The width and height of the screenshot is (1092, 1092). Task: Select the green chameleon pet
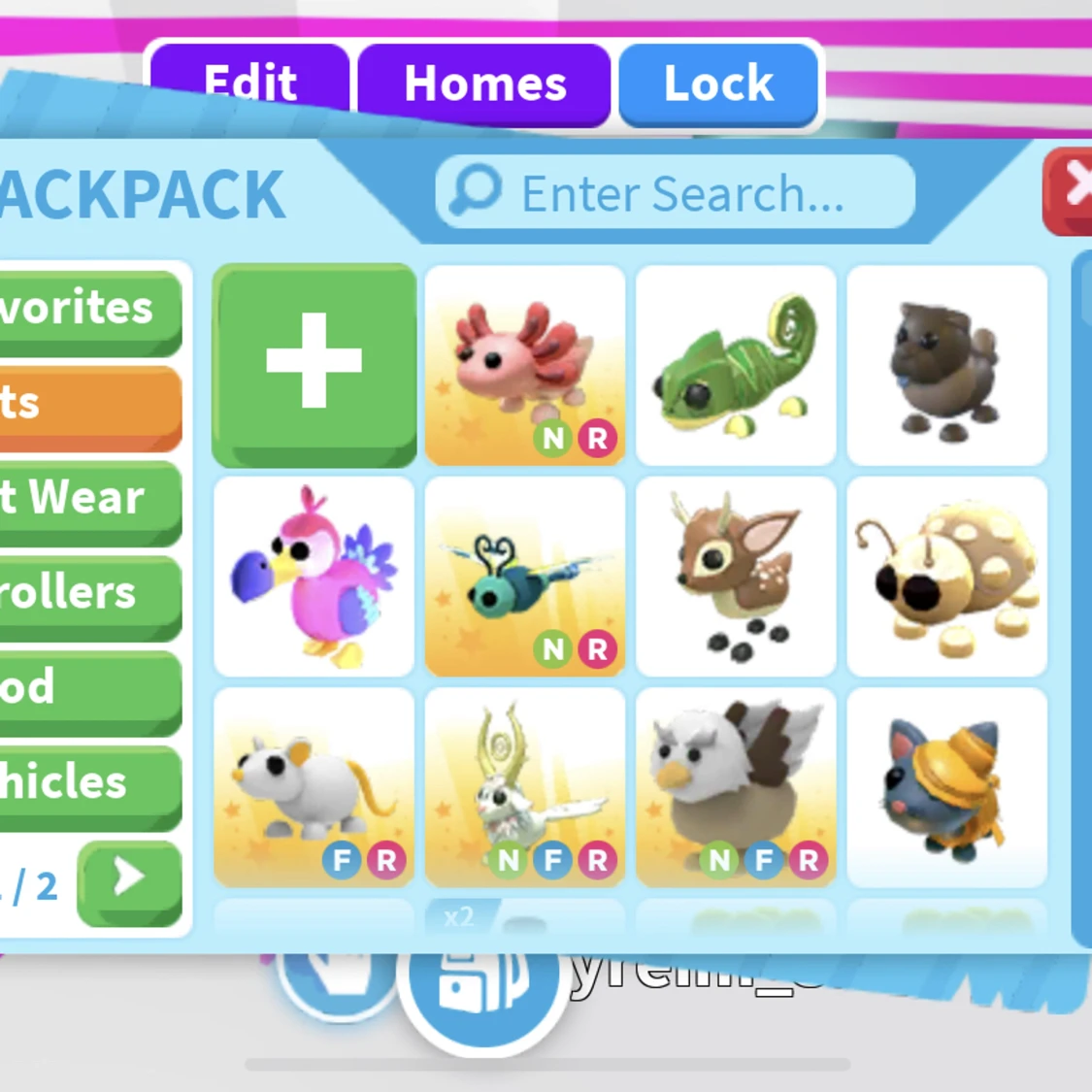click(736, 365)
